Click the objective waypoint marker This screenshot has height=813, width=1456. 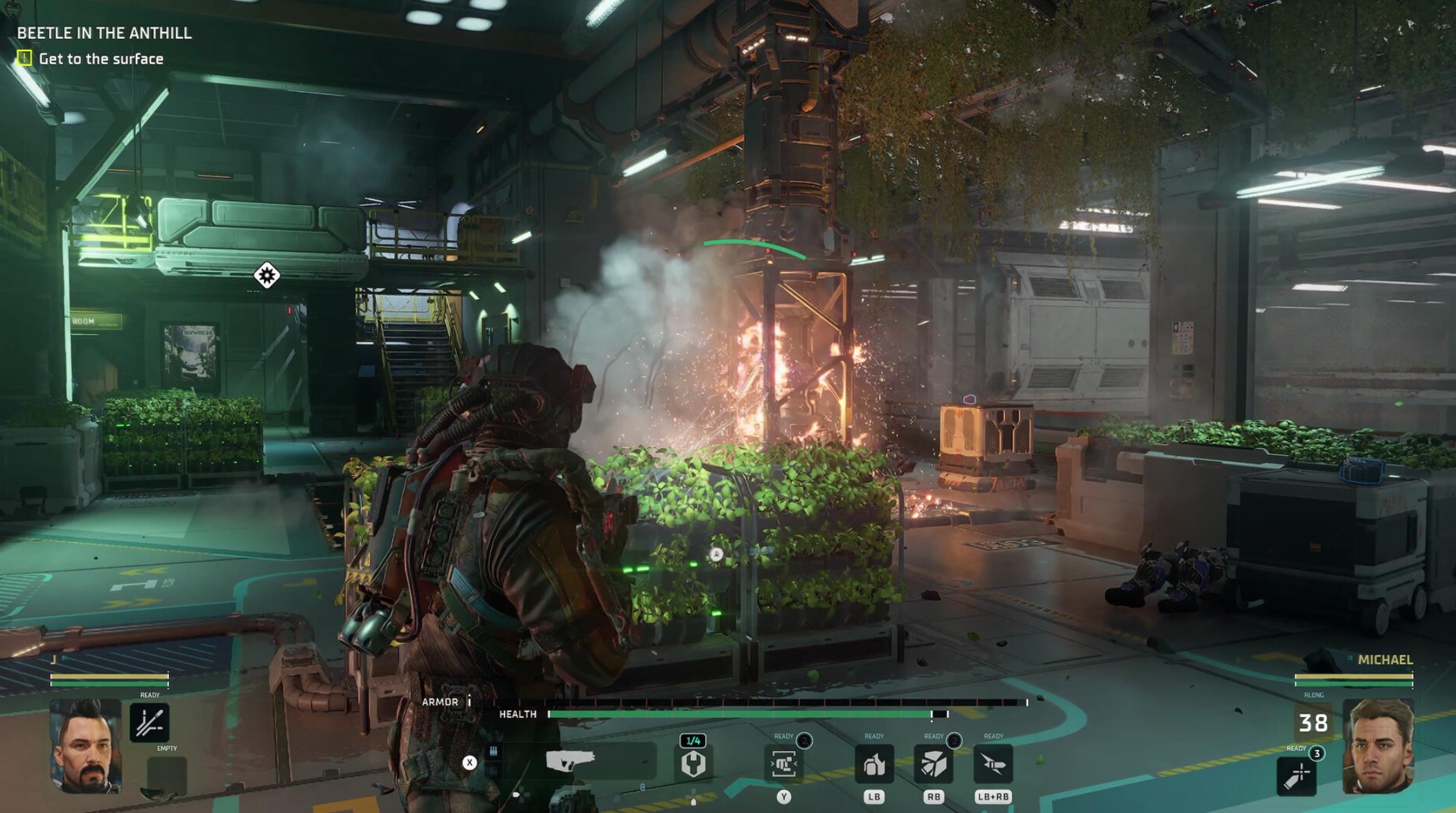tap(267, 276)
